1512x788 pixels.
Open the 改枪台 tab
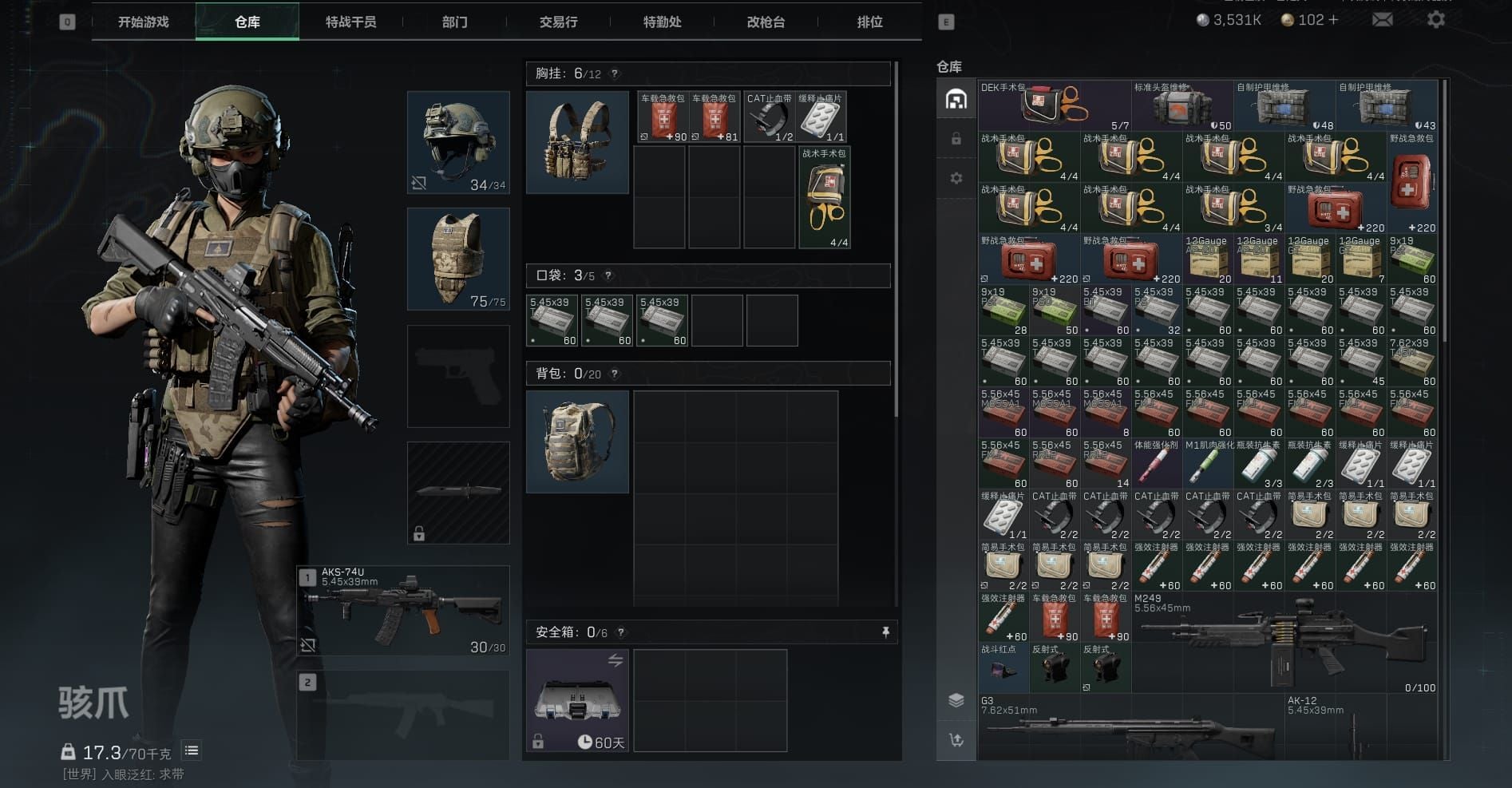coord(764,22)
